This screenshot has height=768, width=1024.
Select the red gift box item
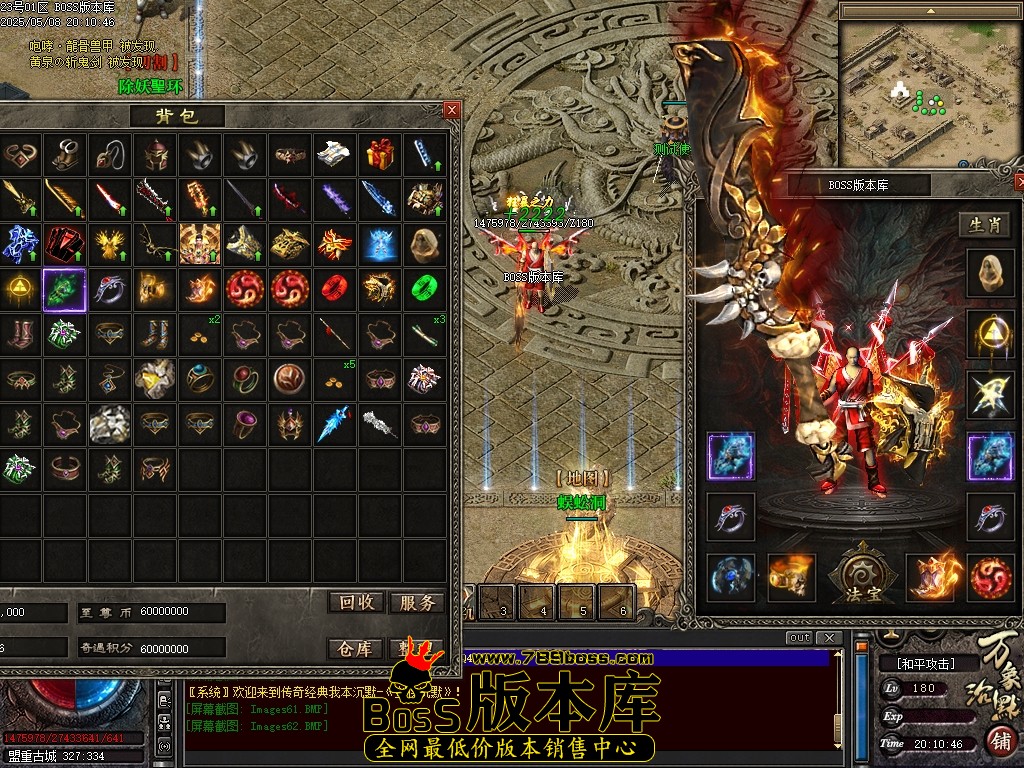coord(379,154)
